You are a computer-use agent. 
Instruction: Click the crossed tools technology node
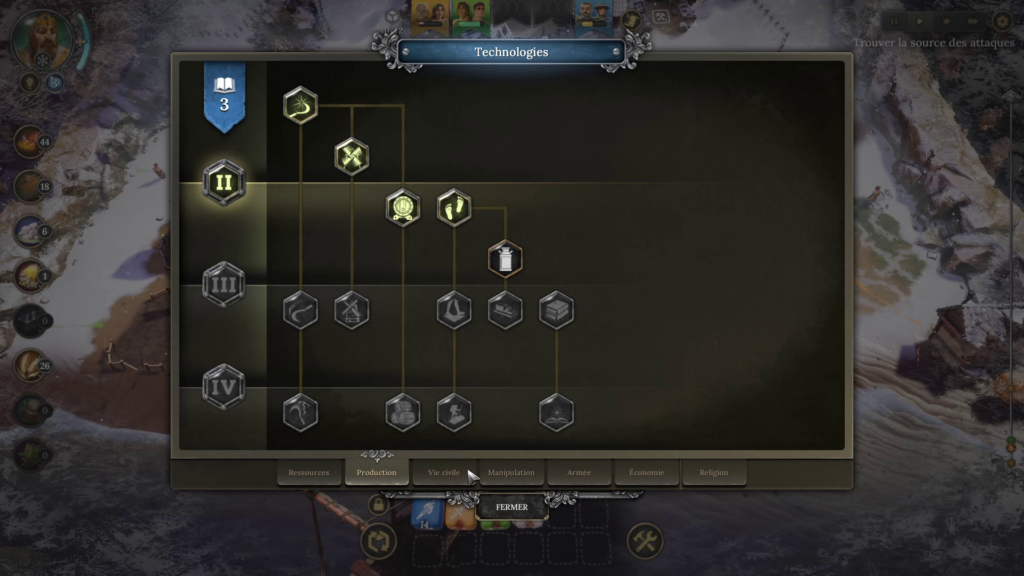click(x=352, y=156)
